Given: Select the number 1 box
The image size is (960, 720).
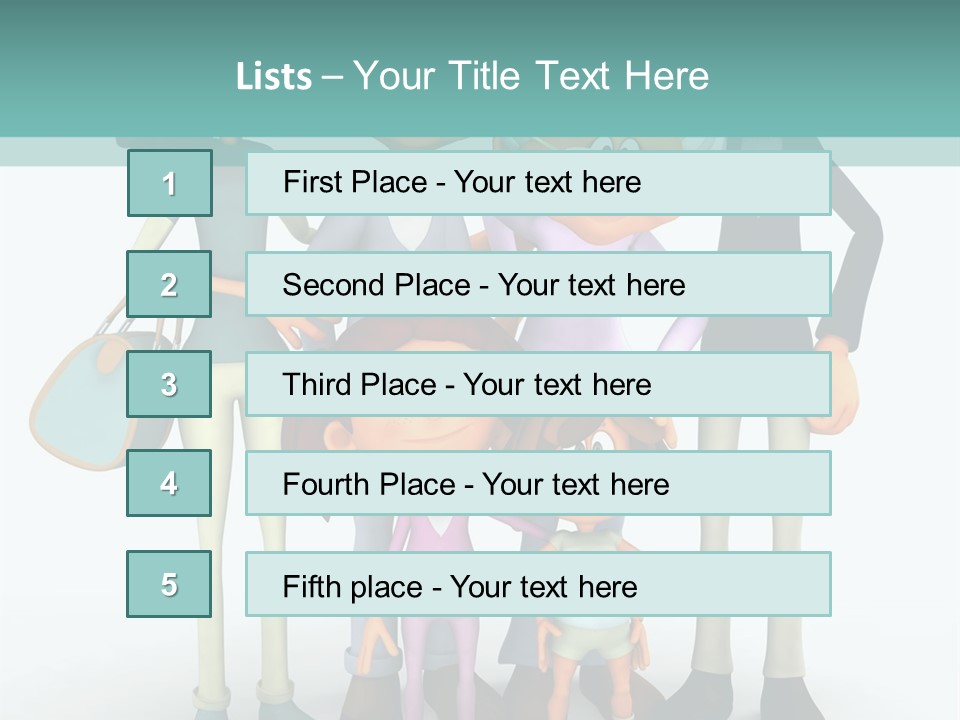Looking at the screenshot, I should click(170, 183).
